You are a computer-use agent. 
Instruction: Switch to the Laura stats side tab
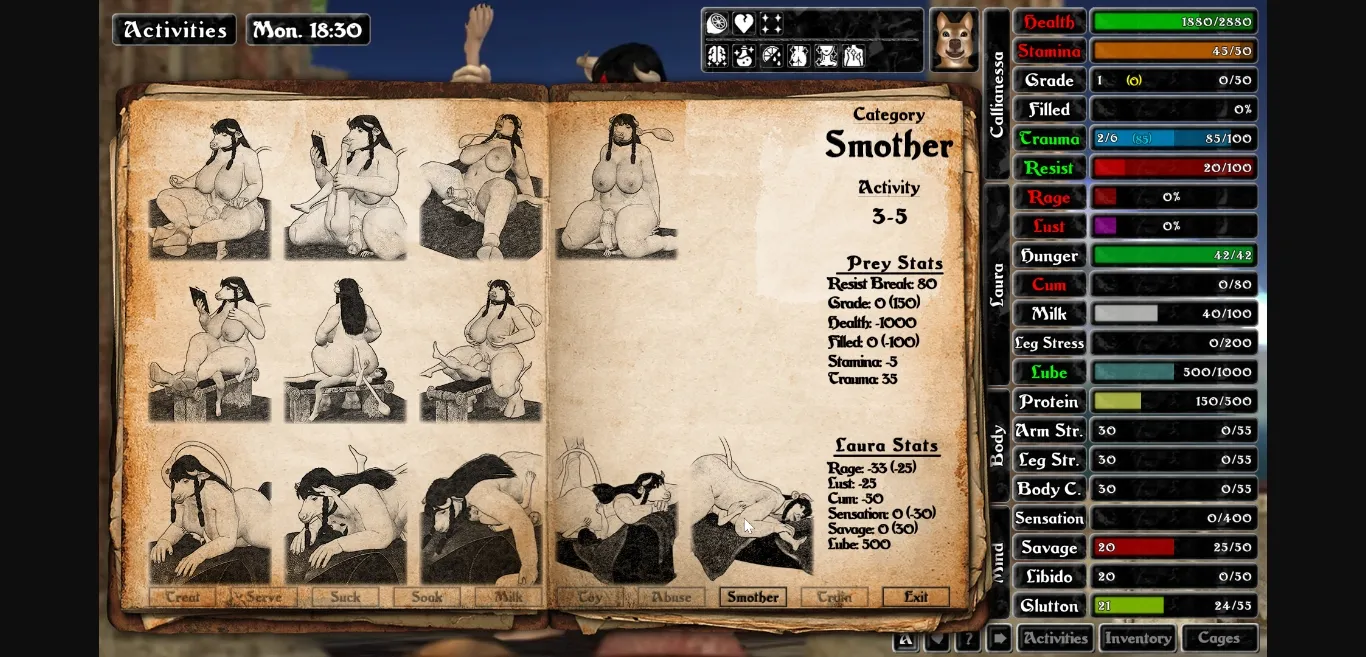click(x=997, y=285)
